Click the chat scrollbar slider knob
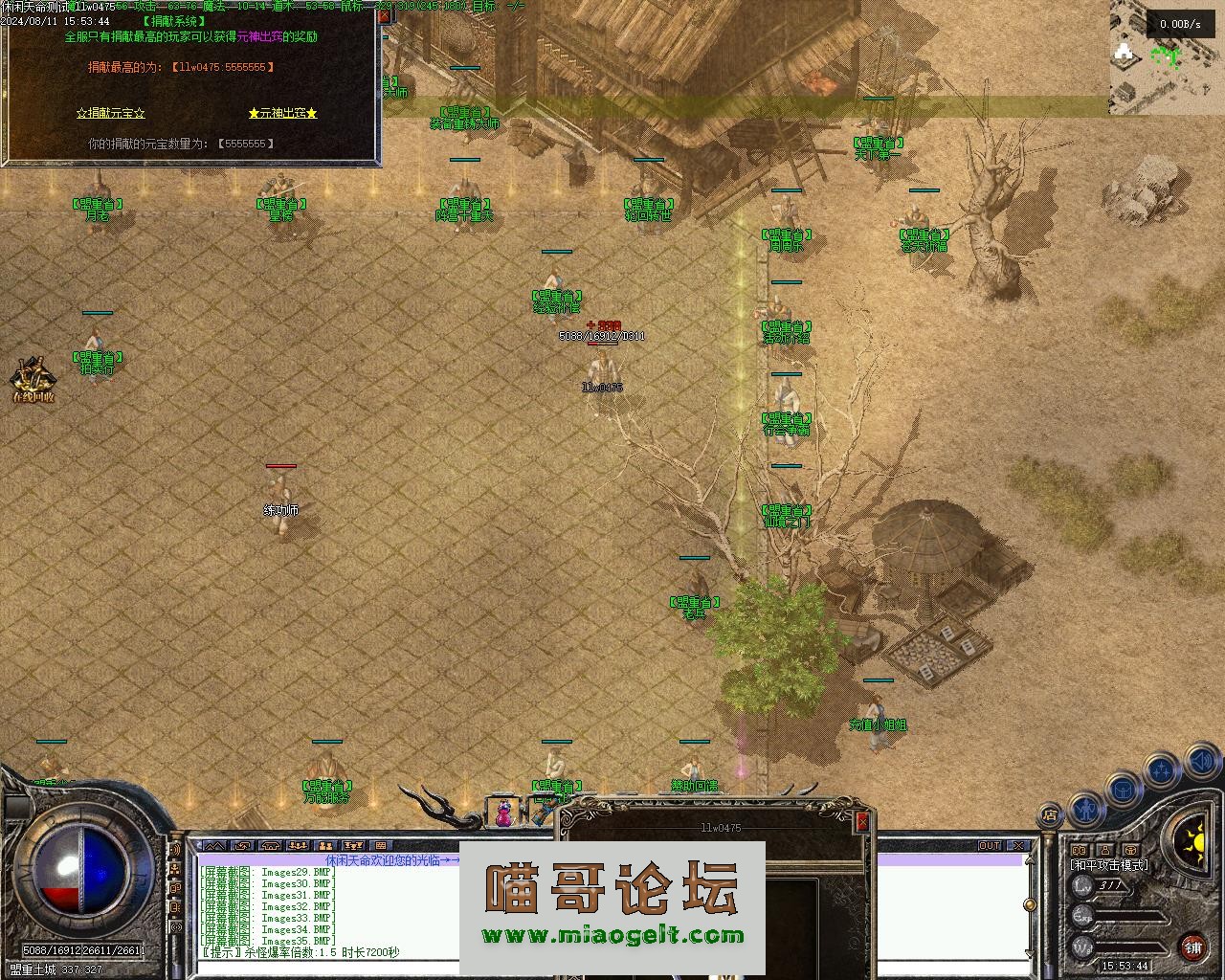 click(1030, 903)
